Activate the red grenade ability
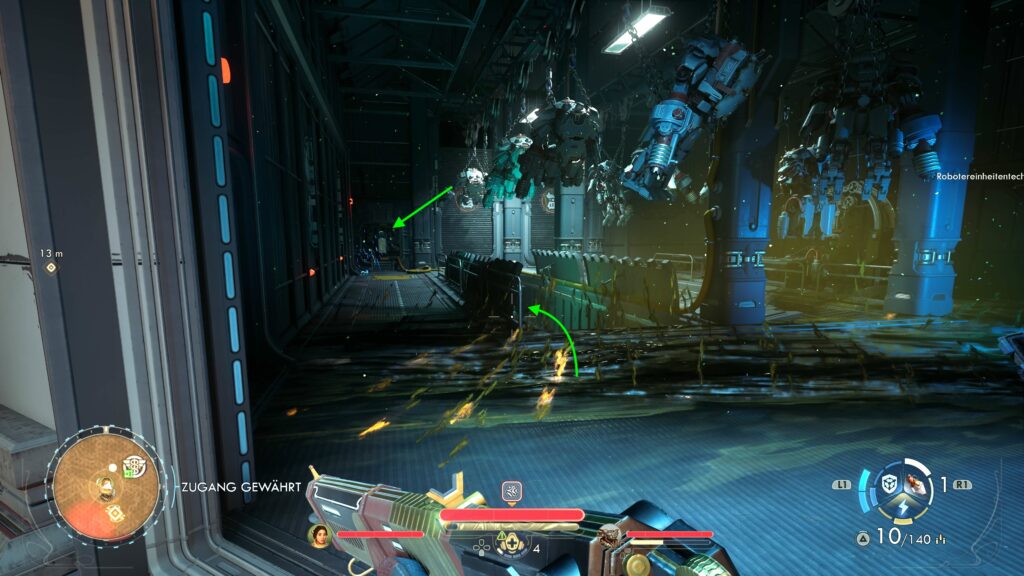Screen dimensions: 1024x576 pyautogui.click(x=914, y=484)
